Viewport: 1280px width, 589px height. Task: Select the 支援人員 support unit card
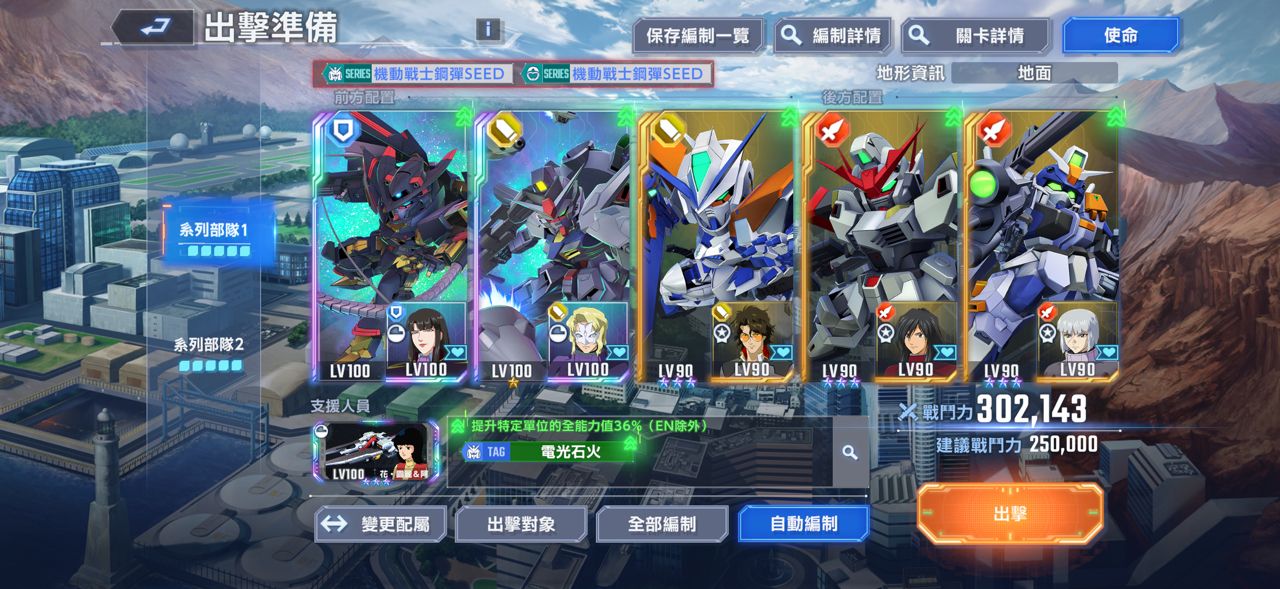click(375, 453)
